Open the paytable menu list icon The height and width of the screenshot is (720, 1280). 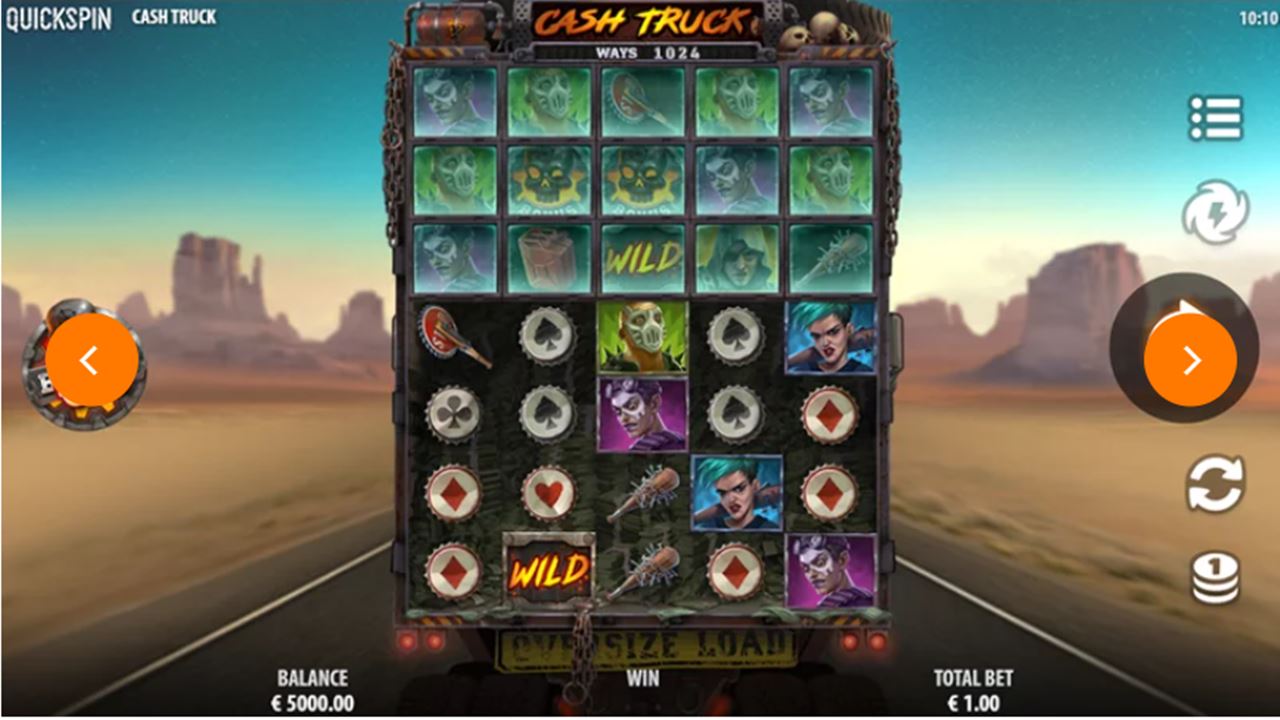coord(1216,119)
